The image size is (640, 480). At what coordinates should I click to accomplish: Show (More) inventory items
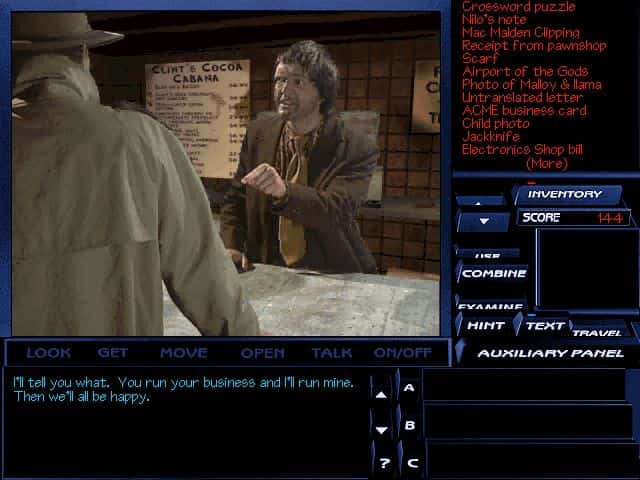pos(546,163)
